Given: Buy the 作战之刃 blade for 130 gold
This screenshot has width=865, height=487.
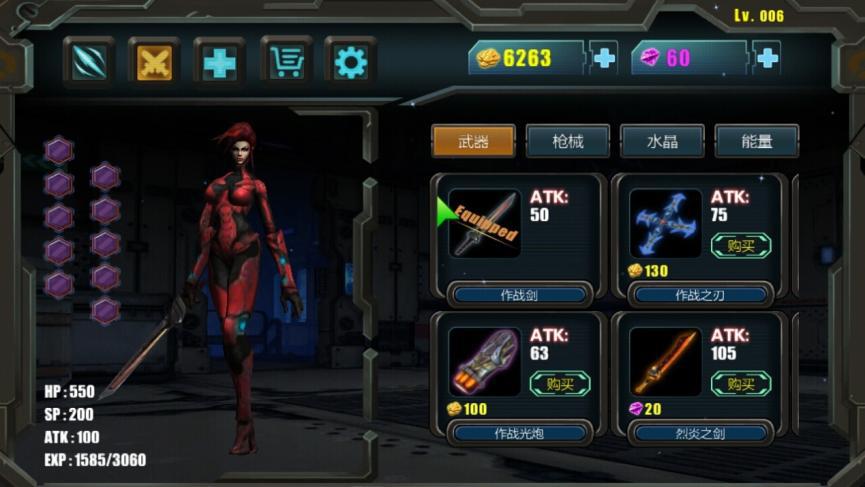Looking at the screenshot, I should [x=741, y=245].
